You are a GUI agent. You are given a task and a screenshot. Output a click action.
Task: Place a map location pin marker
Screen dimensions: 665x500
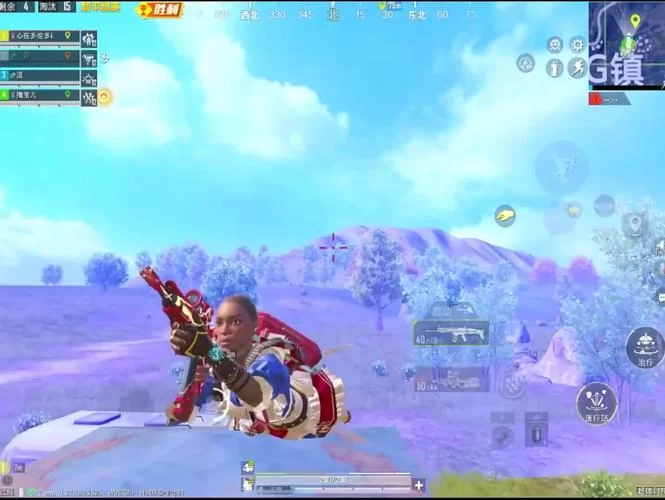pyautogui.click(x=633, y=222)
